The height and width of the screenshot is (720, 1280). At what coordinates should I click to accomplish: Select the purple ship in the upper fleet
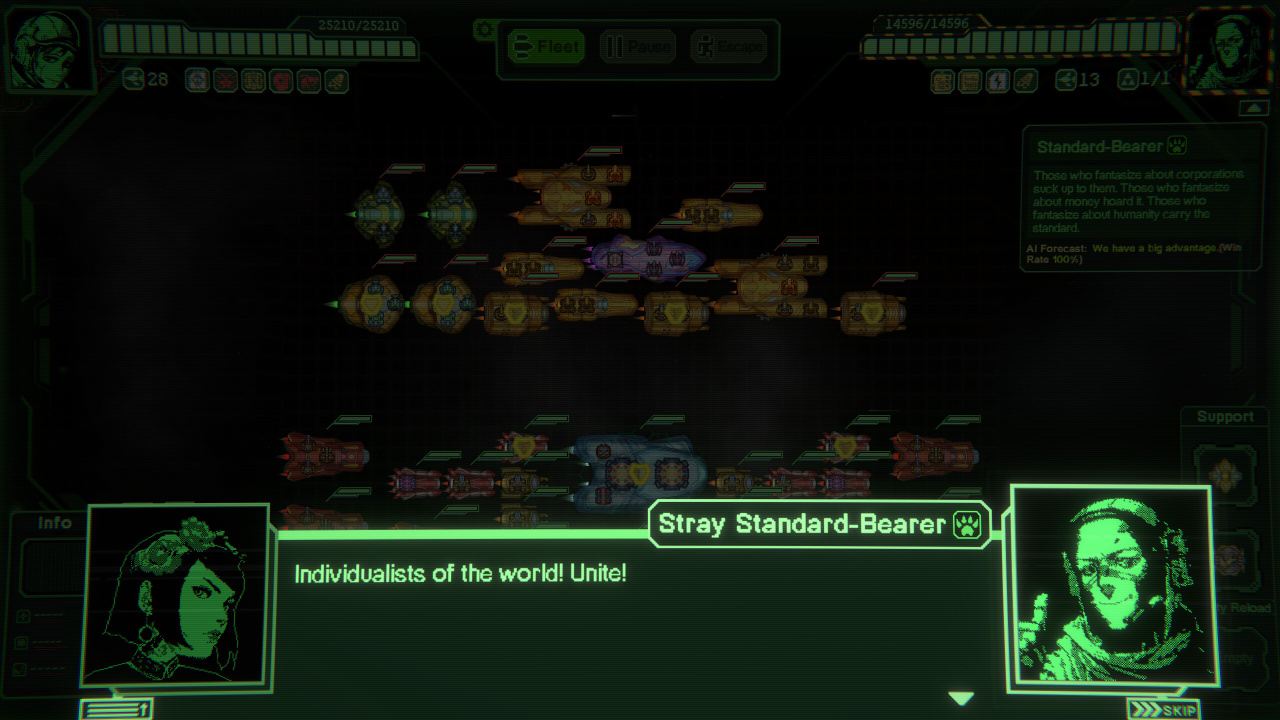point(645,256)
